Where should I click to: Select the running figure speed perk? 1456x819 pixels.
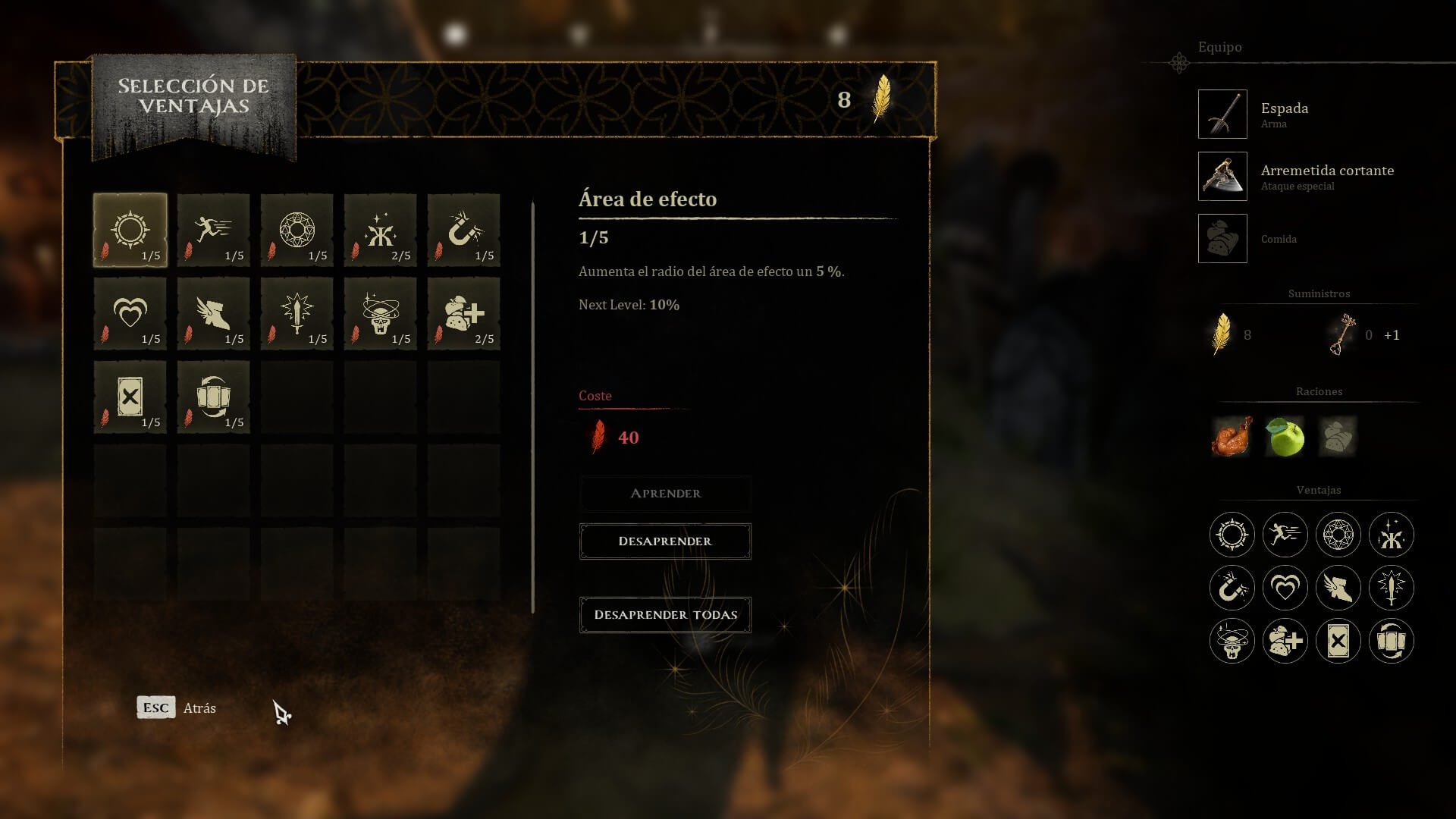click(214, 231)
